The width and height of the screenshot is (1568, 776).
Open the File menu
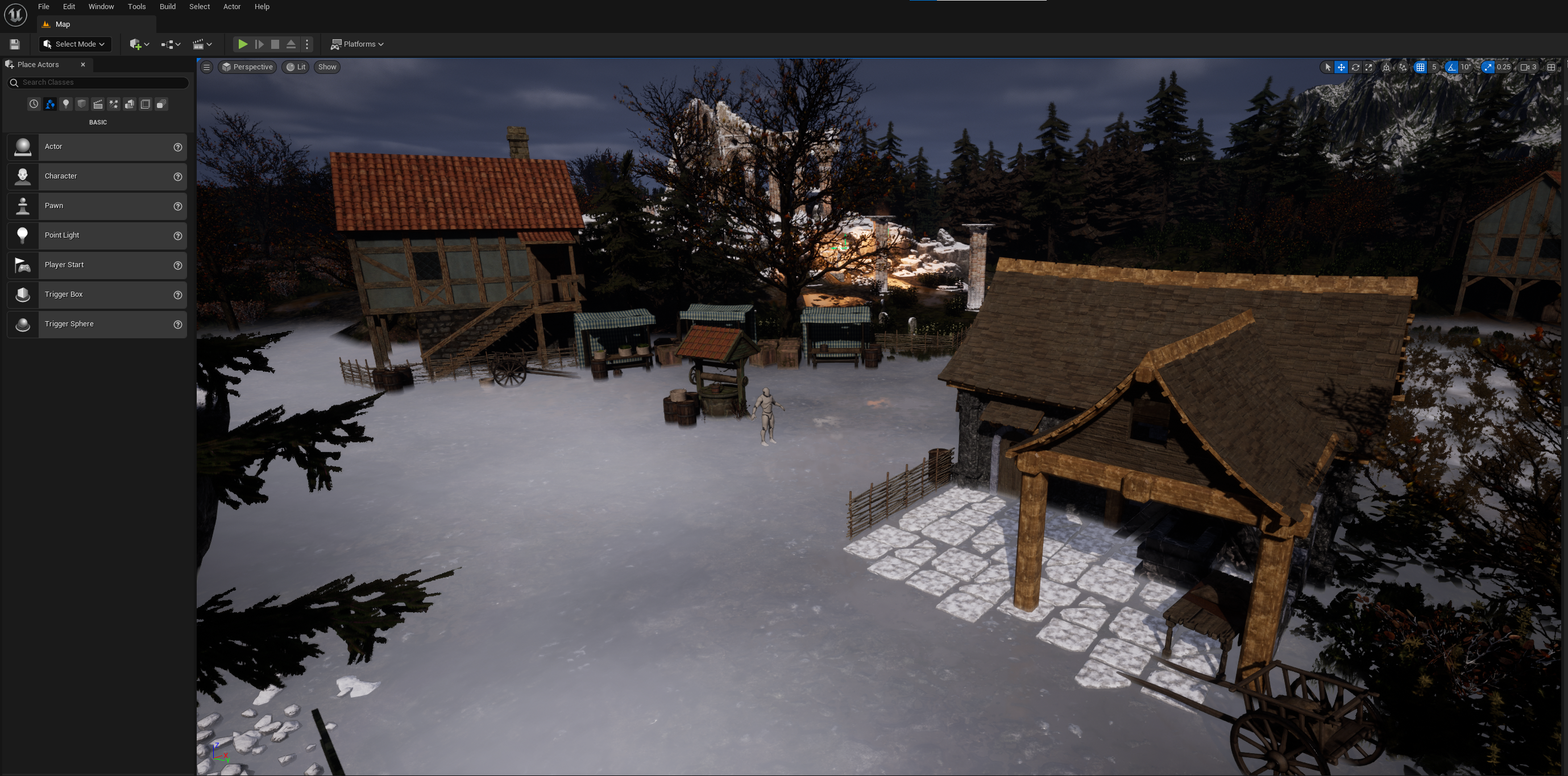coord(43,7)
